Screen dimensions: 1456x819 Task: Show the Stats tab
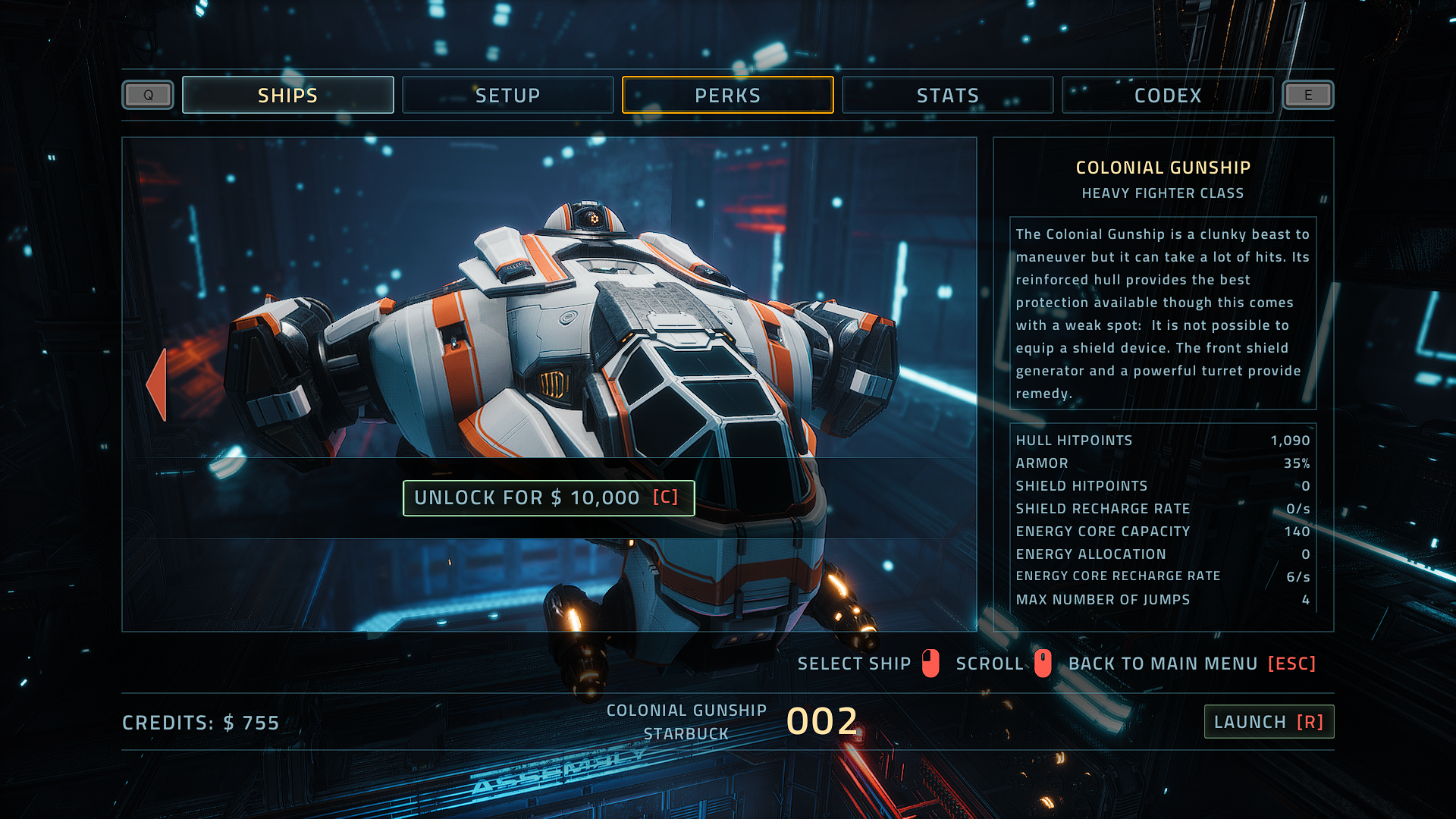click(947, 96)
